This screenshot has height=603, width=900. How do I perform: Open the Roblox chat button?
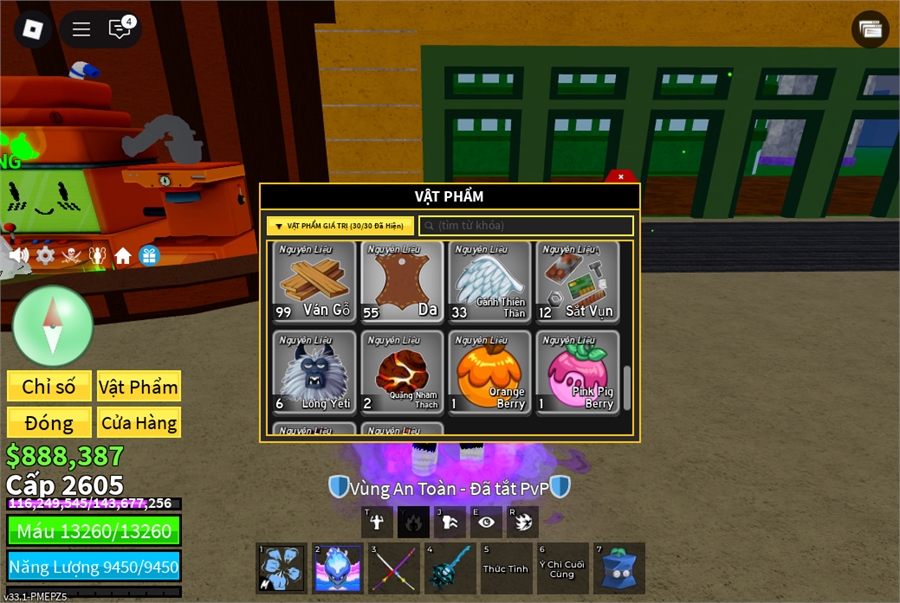pyautogui.click(x=120, y=29)
